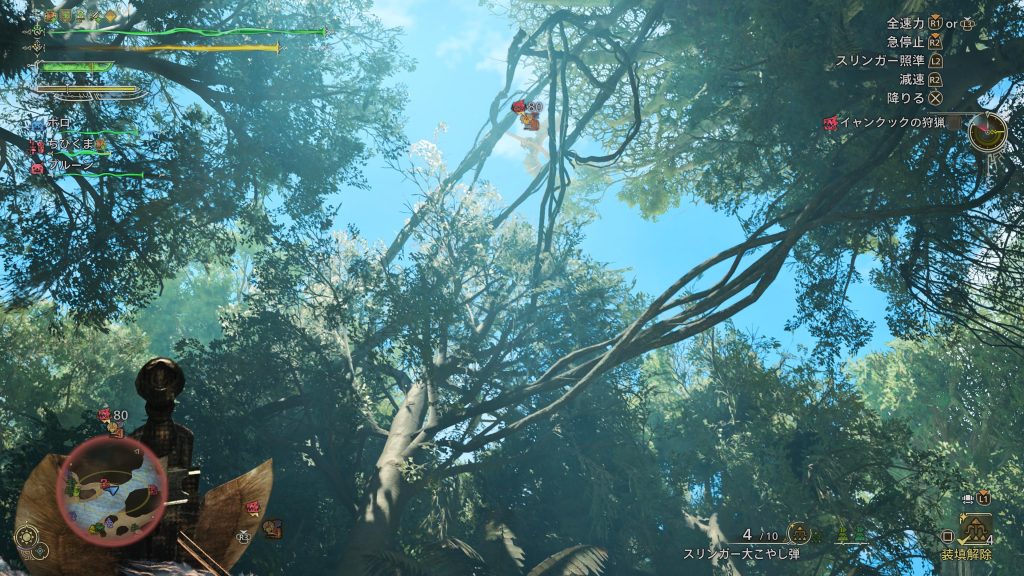Click the monster marker icon showing 80 in sky
The height and width of the screenshot is (576, 1024).
pyautogui.click(x=519, y=107)
